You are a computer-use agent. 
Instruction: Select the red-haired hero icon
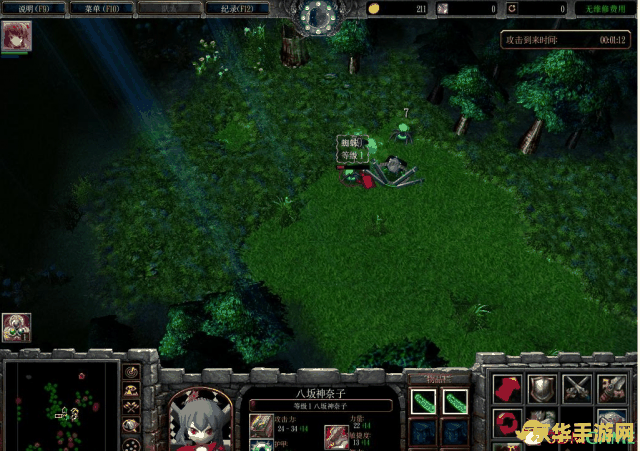pos(17,36)
